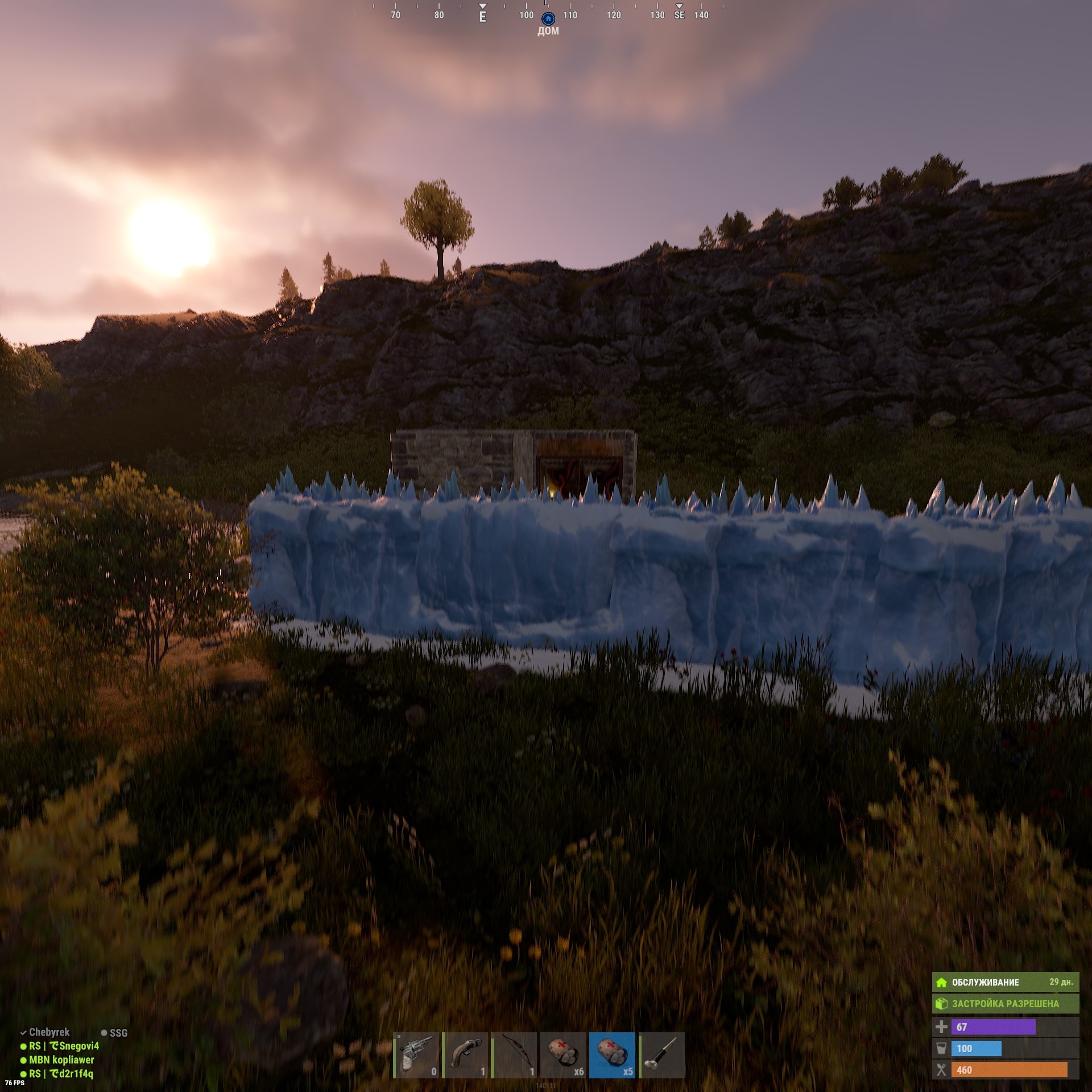Click the highlighted bandage stack of x5

(612, 1055)
